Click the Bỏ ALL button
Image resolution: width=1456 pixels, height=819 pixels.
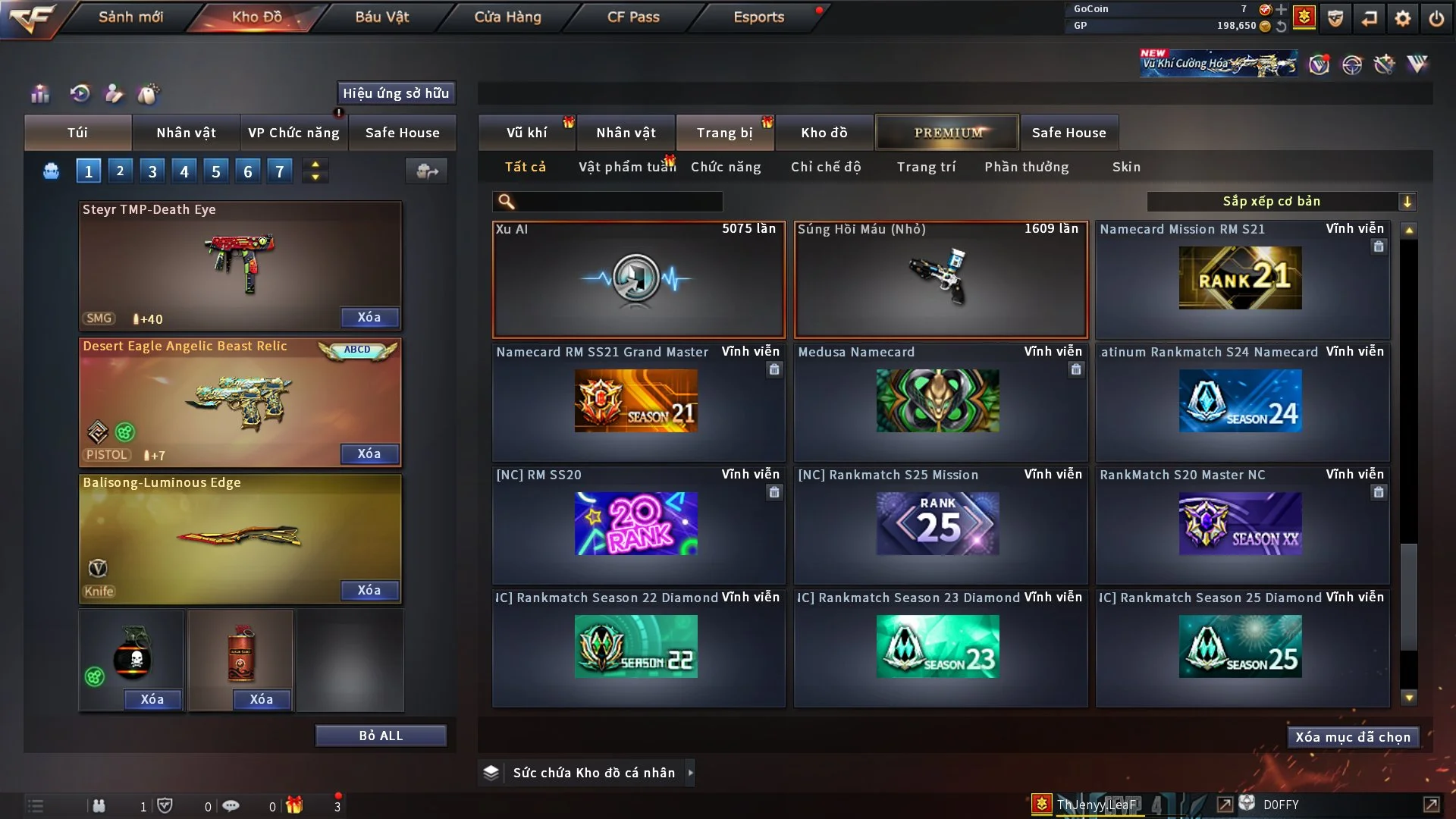point(381,736)
